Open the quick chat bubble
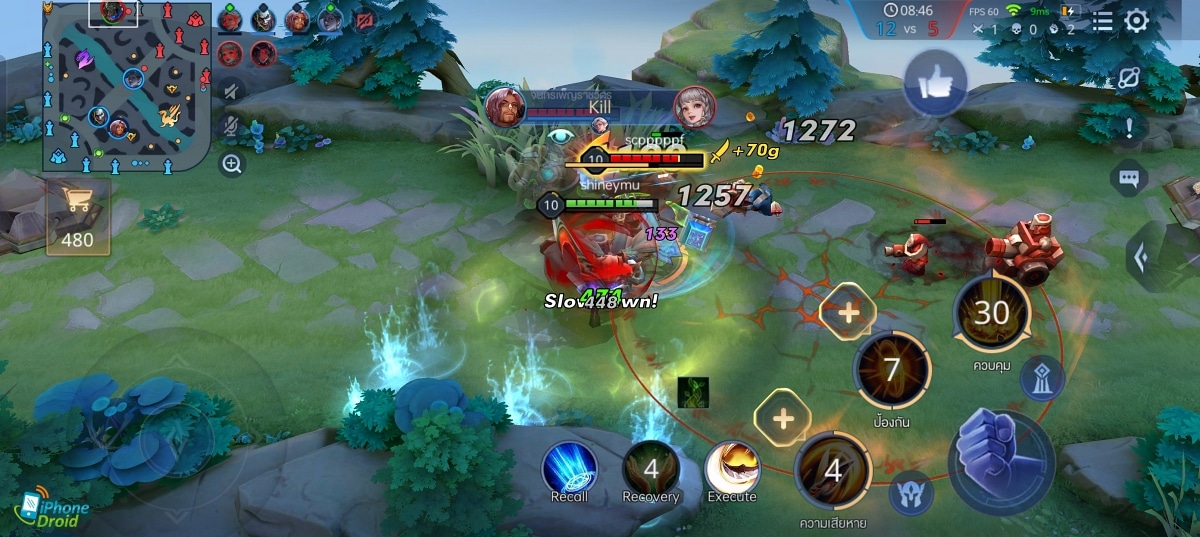The width and height of the screenshot is (1200, 537). 1128,179
